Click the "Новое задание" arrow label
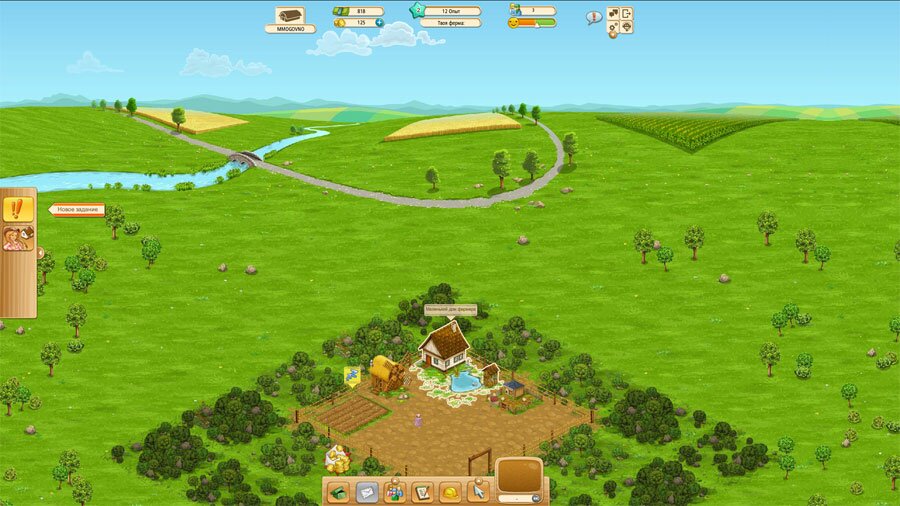This screenshot has height=506, width=900. click(78, 210)
